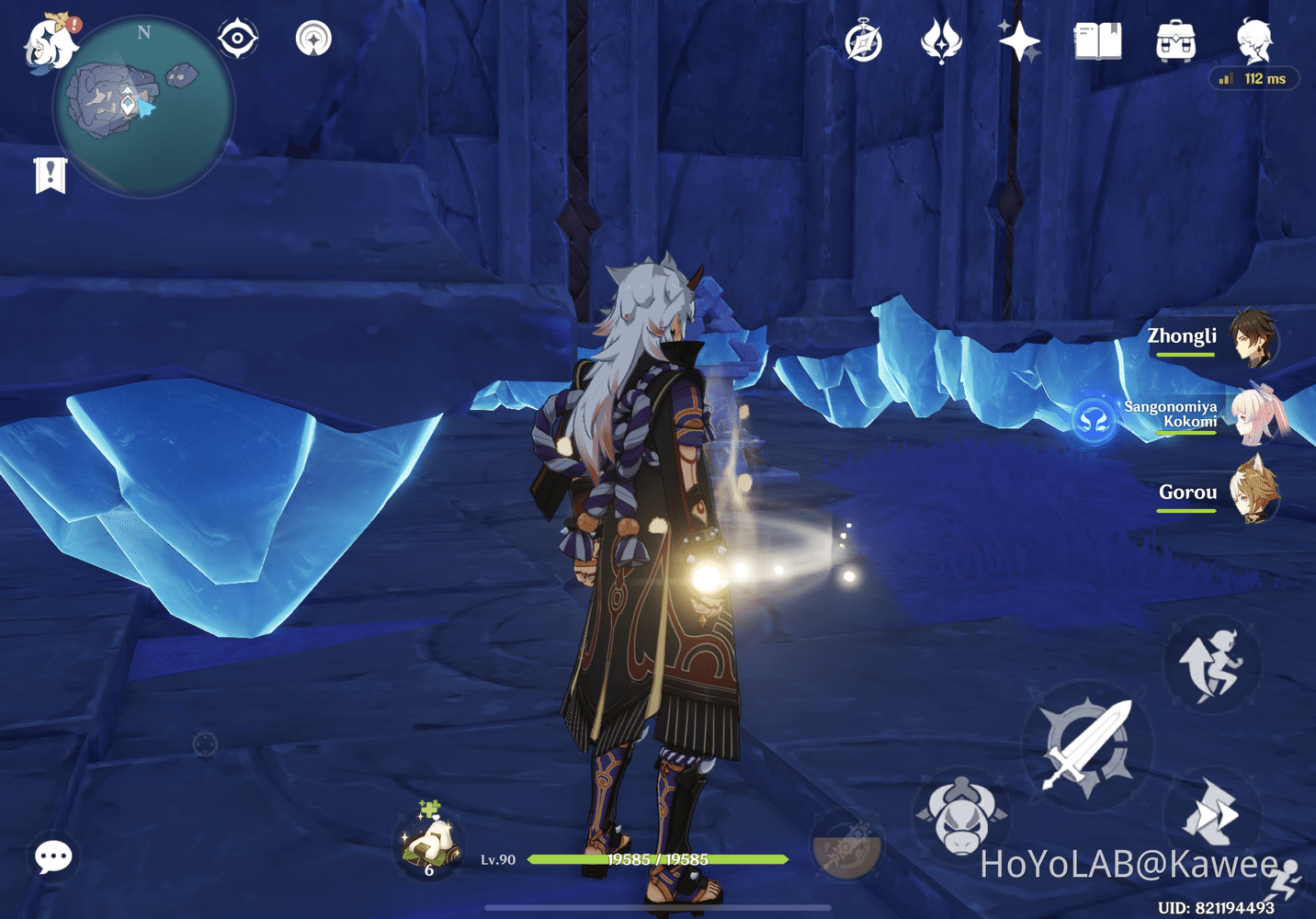
Task: Activate Elemental Sight
Action: coord(237,36)
